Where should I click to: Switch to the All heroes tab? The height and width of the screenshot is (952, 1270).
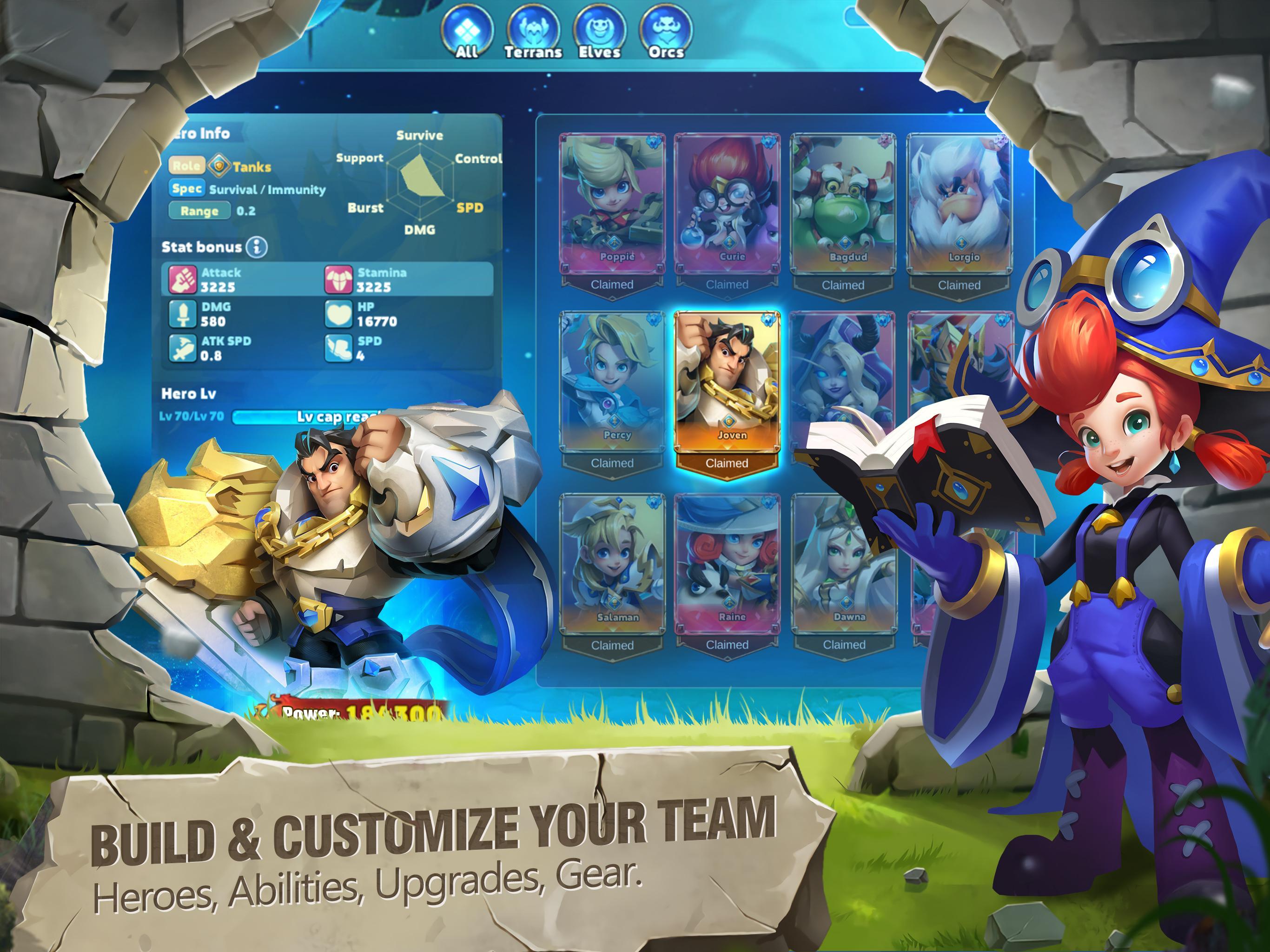(x=469, y=27)
